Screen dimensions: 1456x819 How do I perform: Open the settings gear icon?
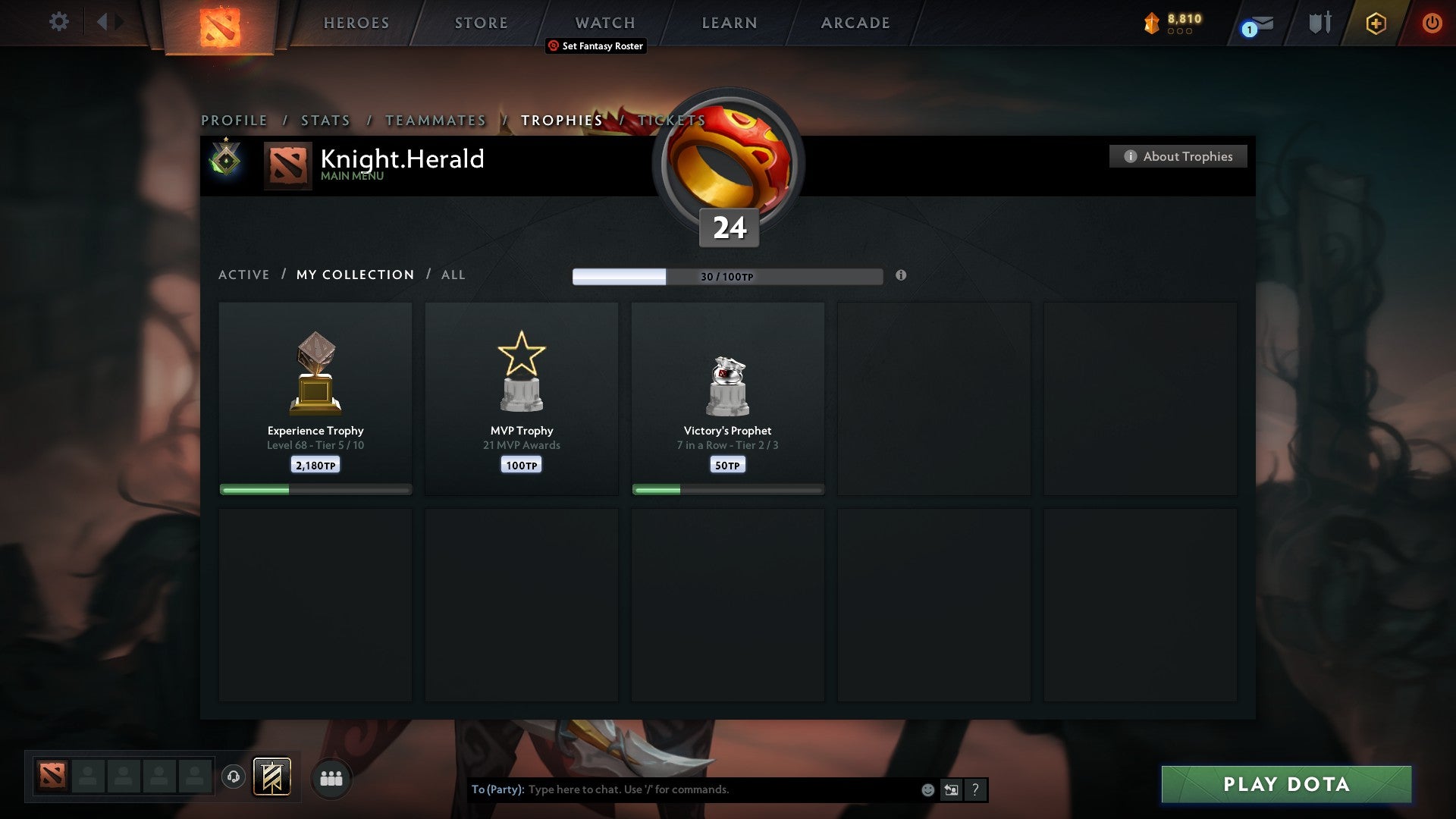pyautogui.click(x=59, y=22)
